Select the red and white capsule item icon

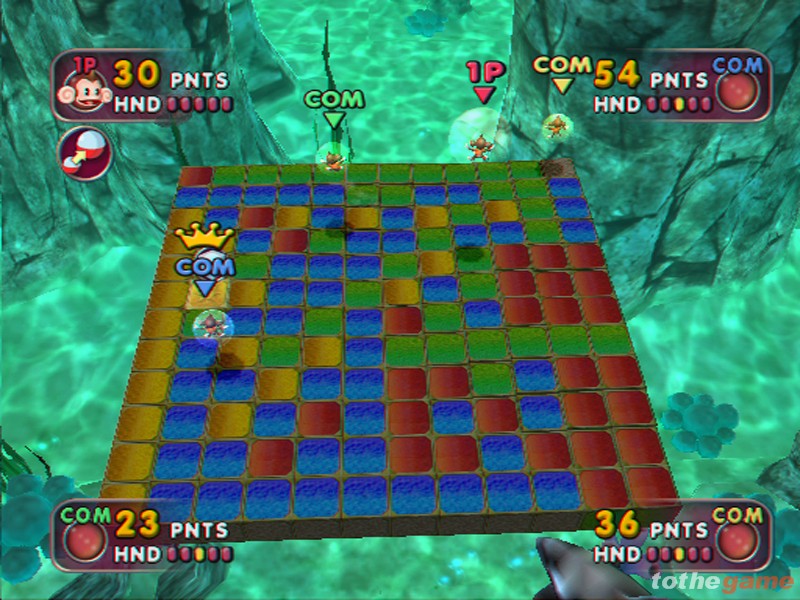[x=85, y=150]
